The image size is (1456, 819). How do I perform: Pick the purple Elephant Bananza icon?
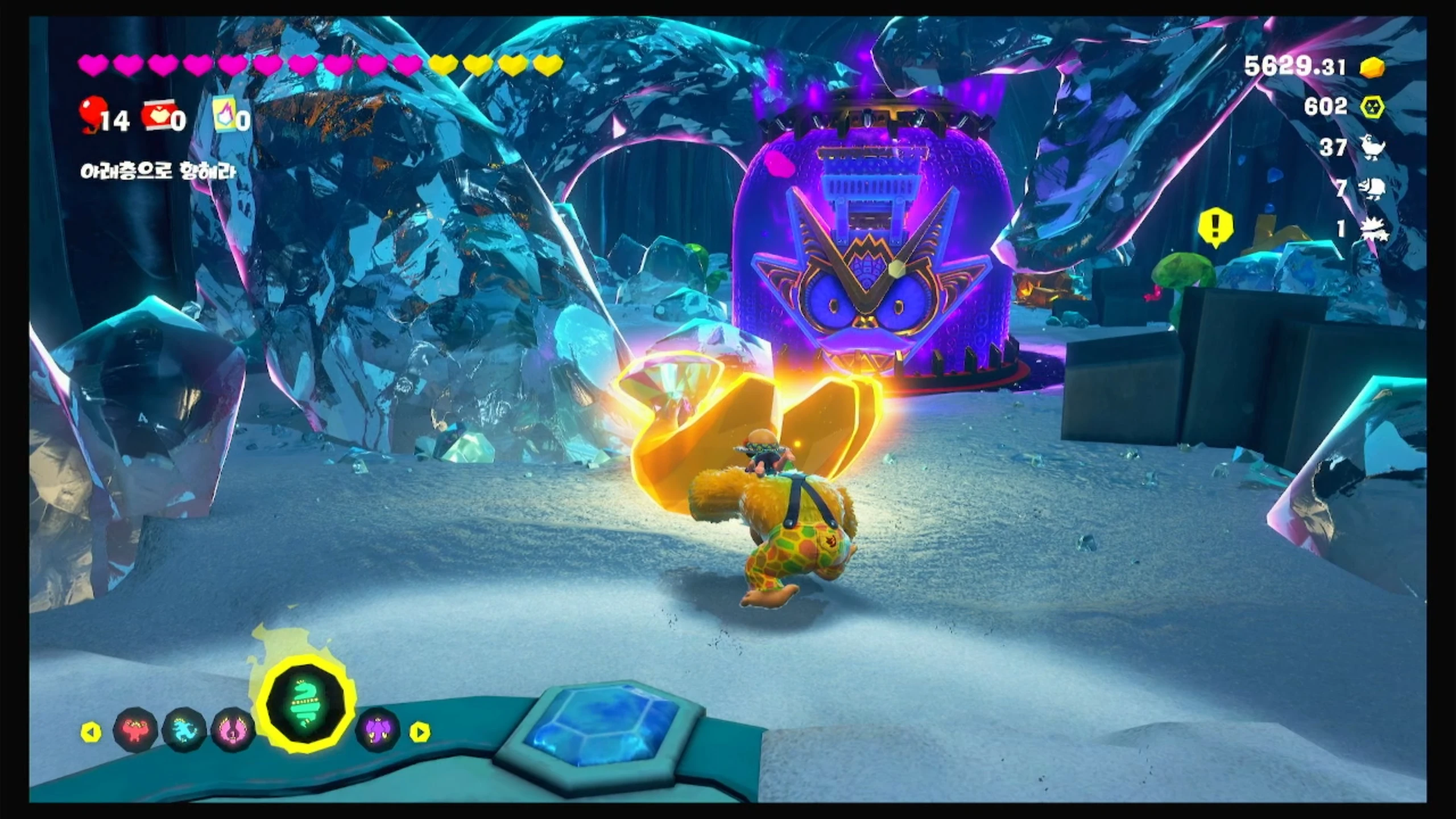coord(377,730)
